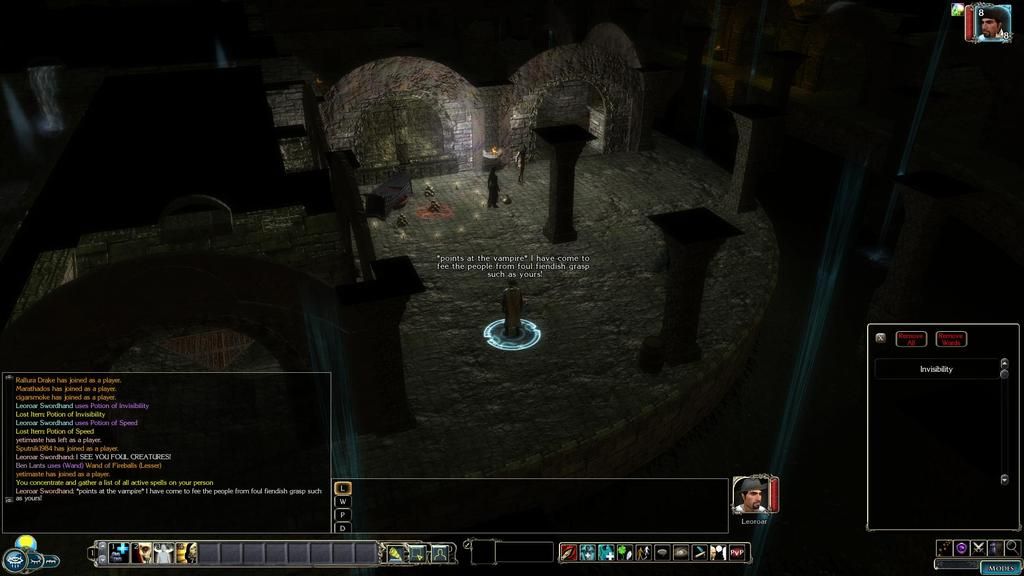Click the party portrait in the top corner
The height and width of the screenshot is (576, 1024).
(x=993, y=23)
